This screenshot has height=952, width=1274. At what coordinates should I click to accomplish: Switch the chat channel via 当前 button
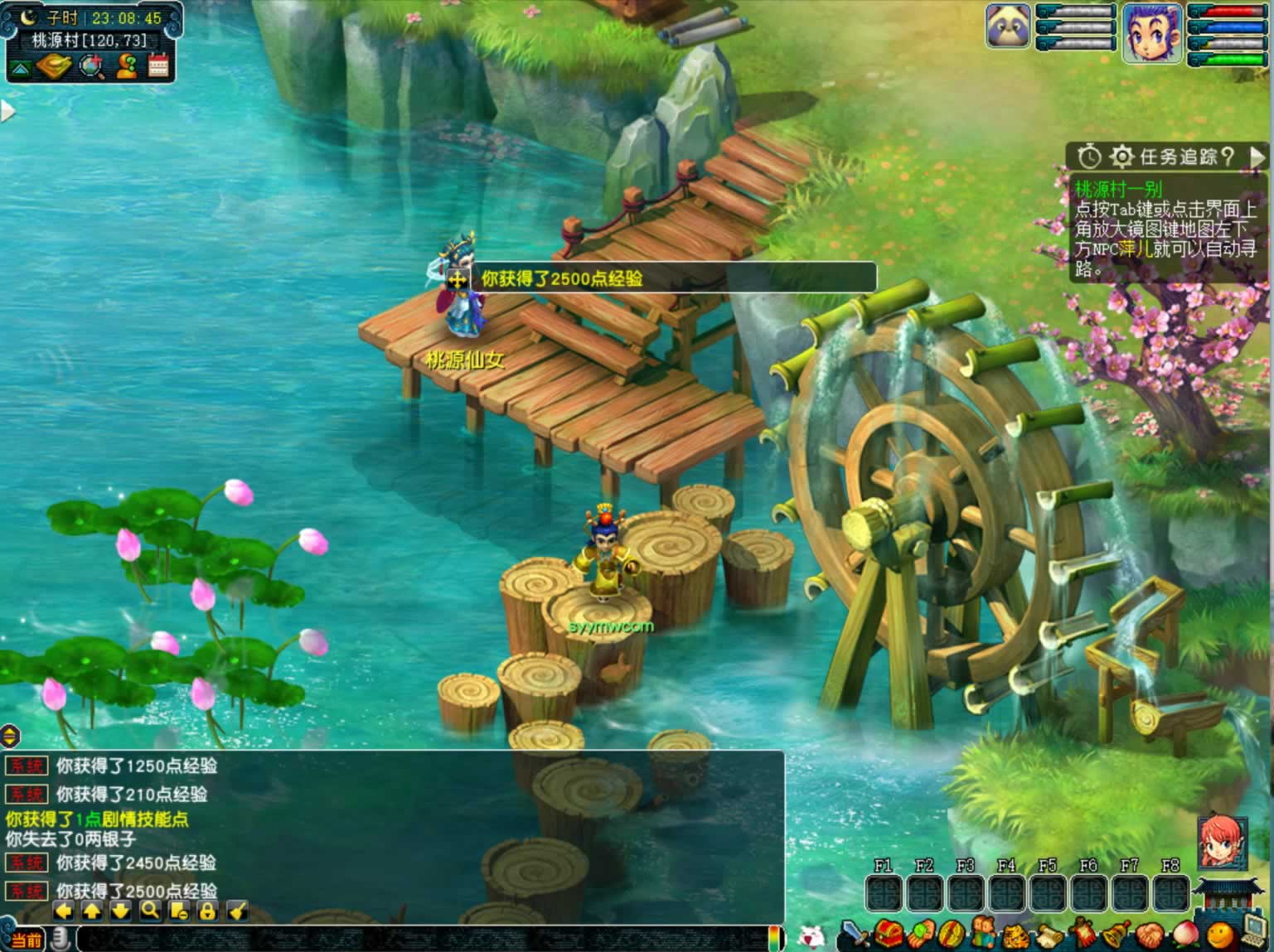[25, 940]
